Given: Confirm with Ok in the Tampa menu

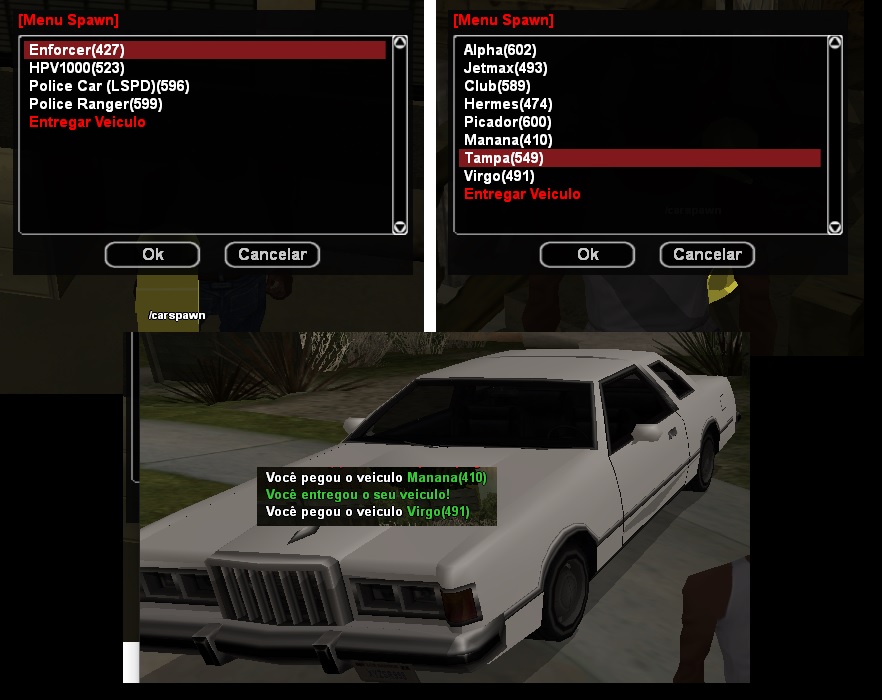Looking at the screenshot, I should click(587, 255).
